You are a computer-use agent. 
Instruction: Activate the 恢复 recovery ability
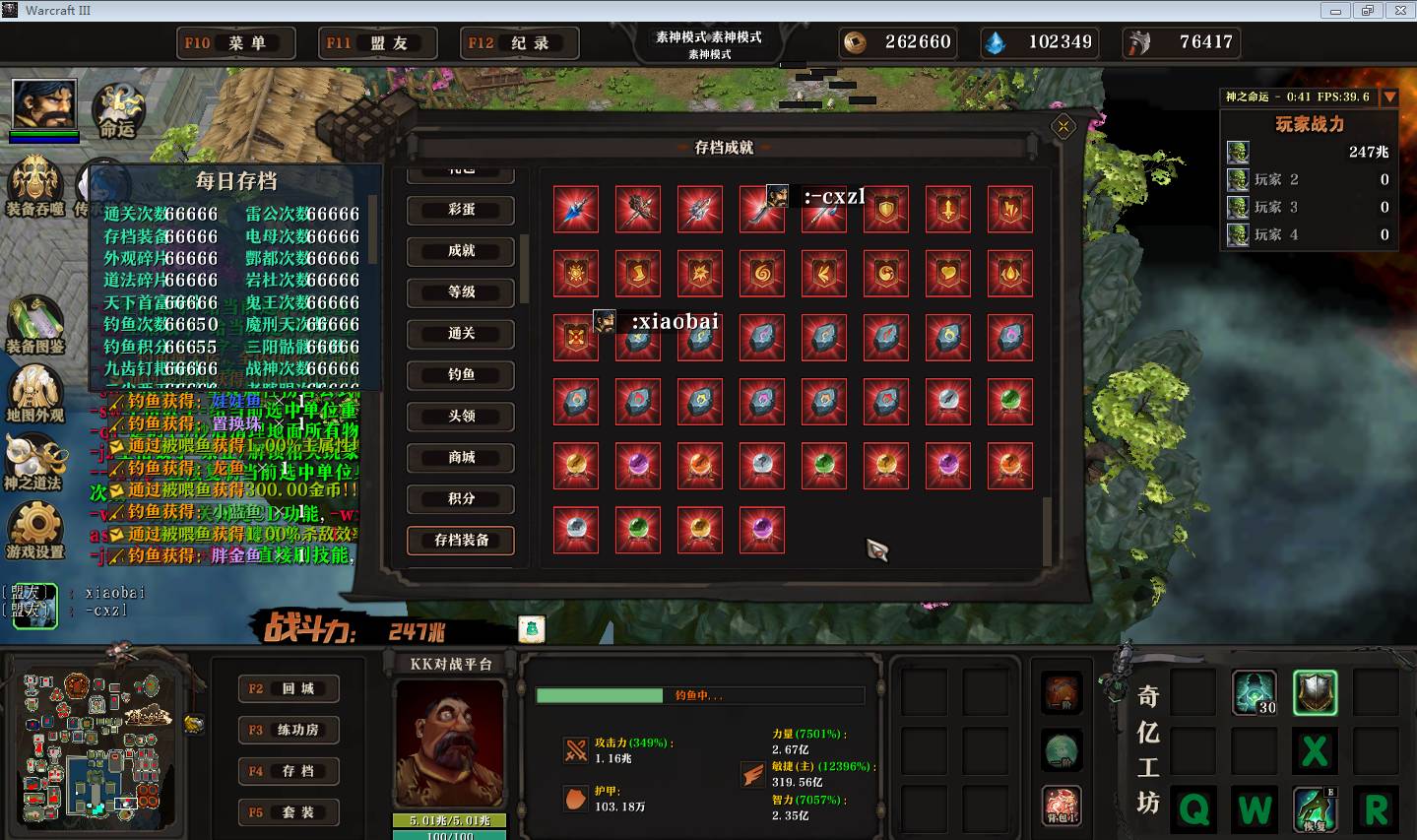tap(1315, 808)
